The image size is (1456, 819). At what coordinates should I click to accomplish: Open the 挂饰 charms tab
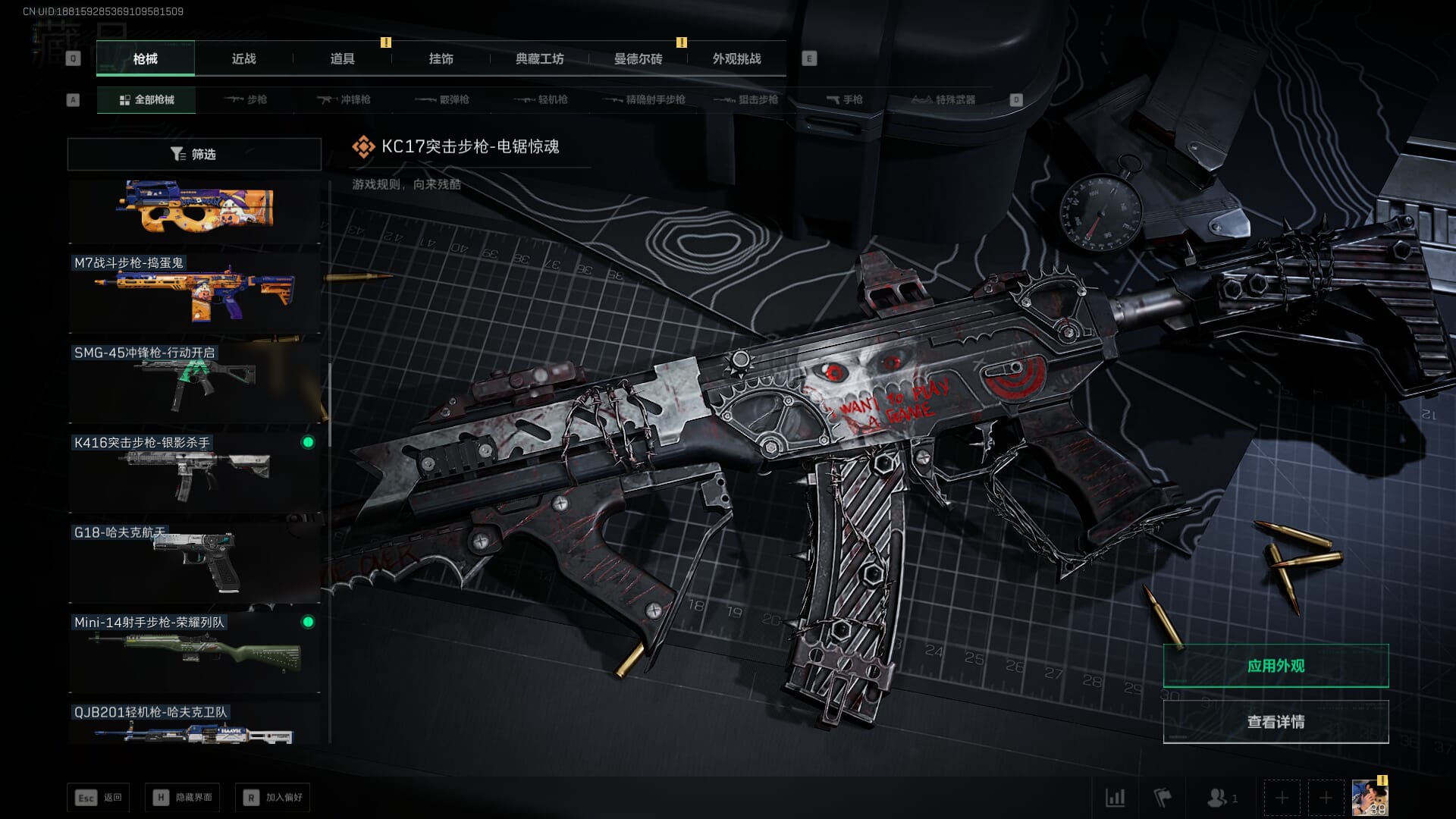pyautogui.click(x=441, y=59)
